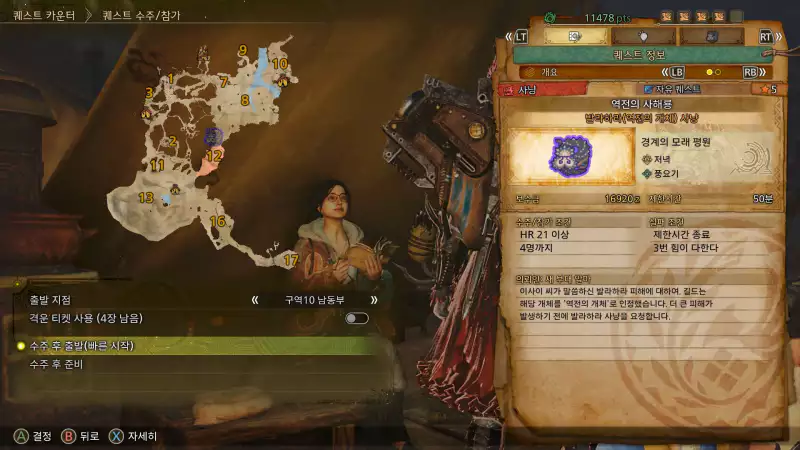The image size is (800, 450).
Task: Click area 8 on the map
Action: [244, 100]
